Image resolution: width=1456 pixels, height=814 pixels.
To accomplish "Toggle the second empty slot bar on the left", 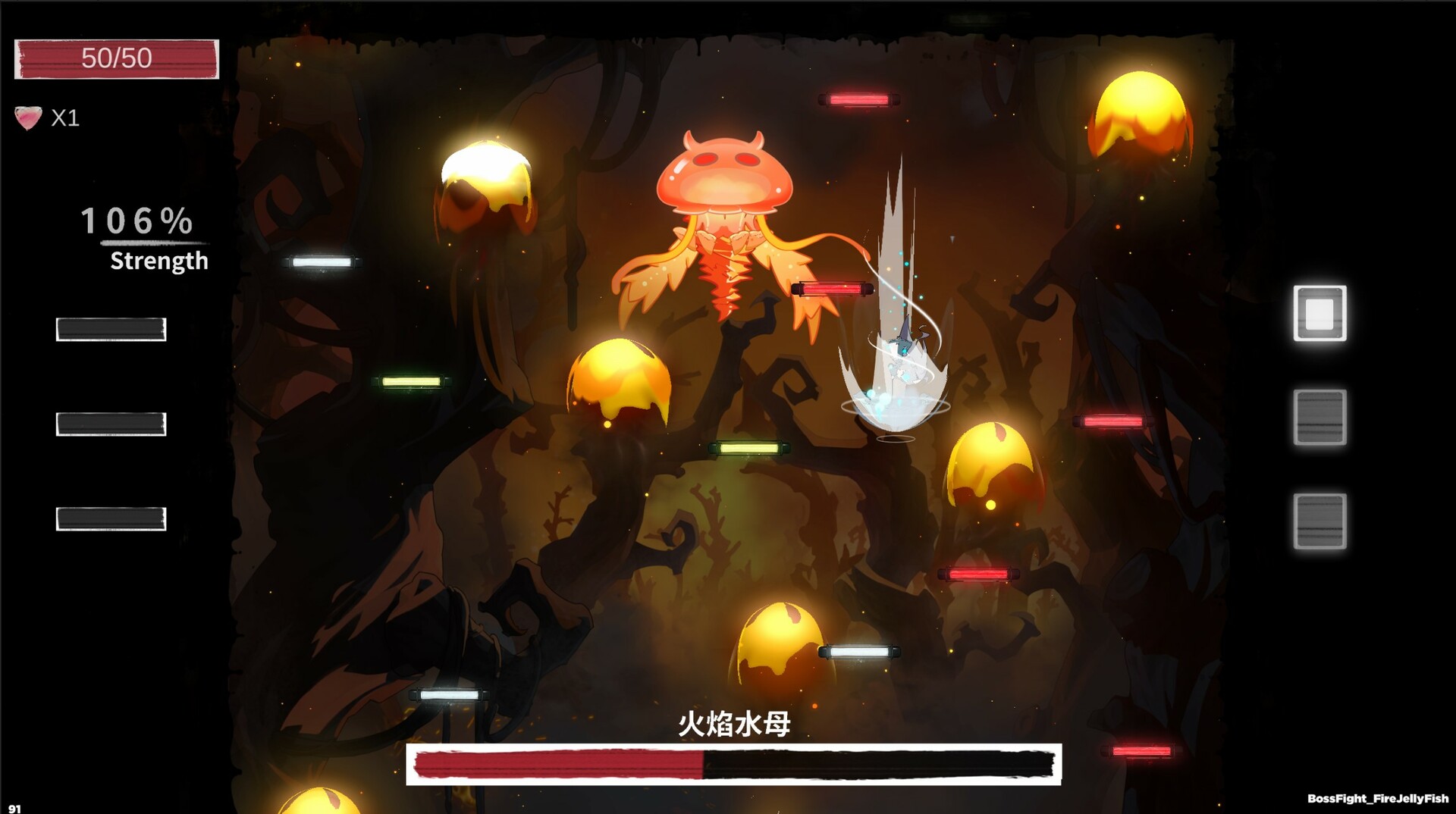I will point(110,423).
